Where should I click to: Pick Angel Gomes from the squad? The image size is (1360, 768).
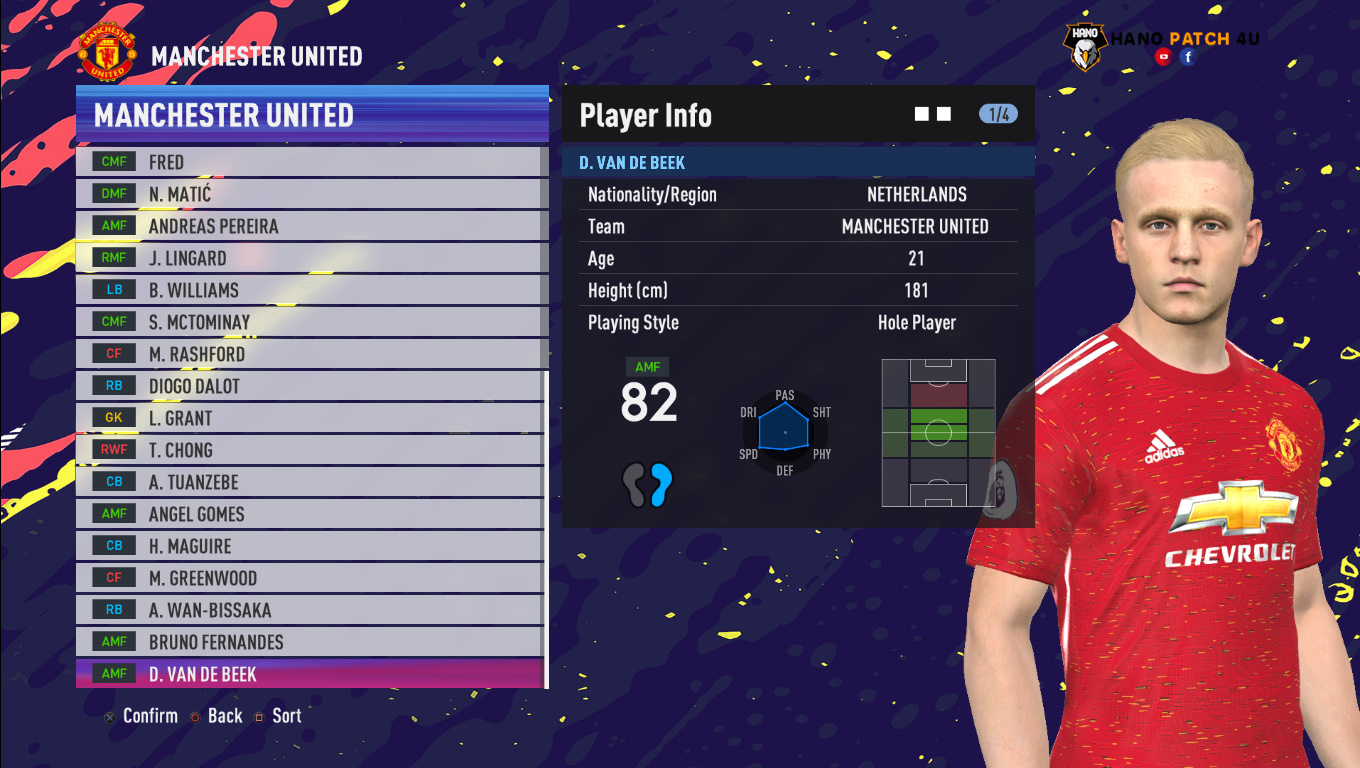point(310,514)
